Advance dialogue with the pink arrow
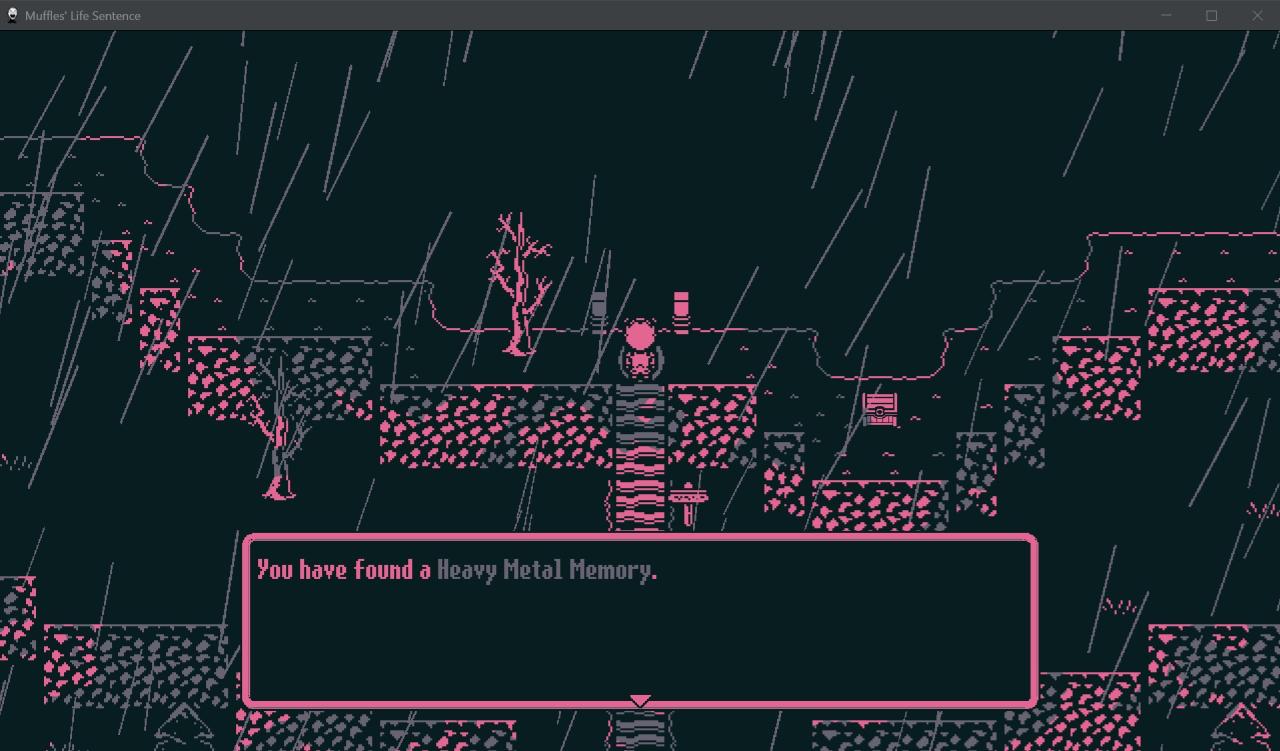 [640, 701]
